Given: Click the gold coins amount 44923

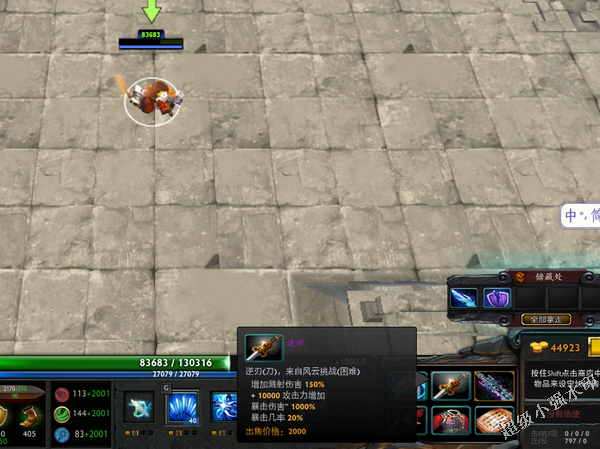Looking at the screenshot, I should pyautogui.click(x=565, y=348).
